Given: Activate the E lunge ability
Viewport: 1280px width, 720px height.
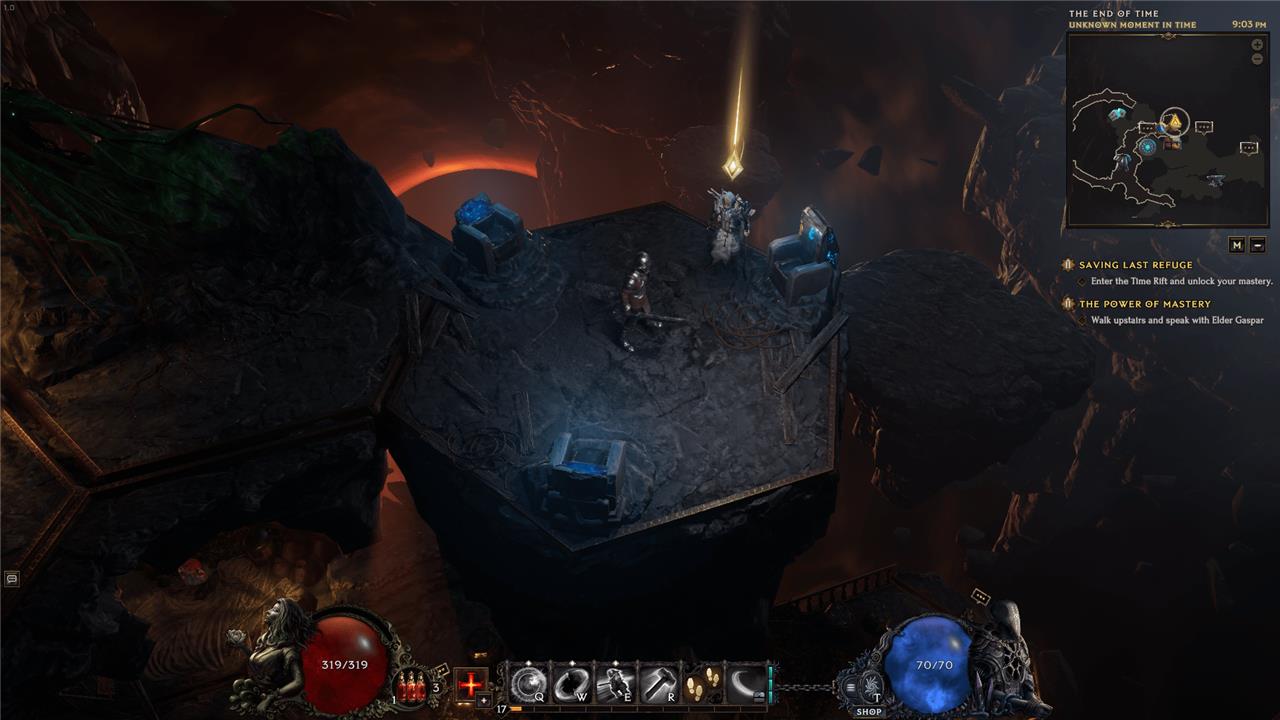Looking at the screenshot, I should tap(614, 684).
